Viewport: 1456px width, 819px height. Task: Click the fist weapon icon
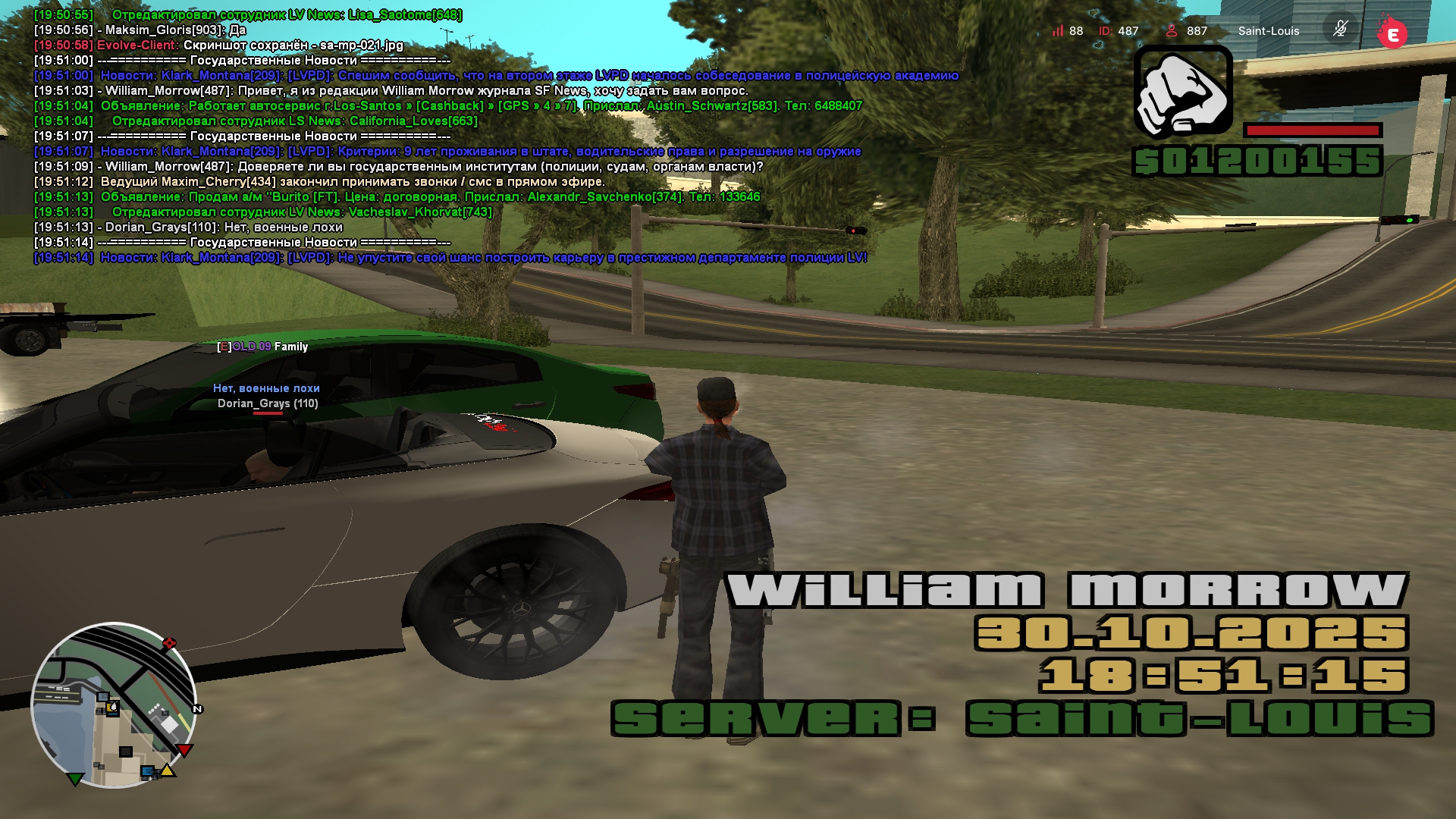(x=1182, y=92)
